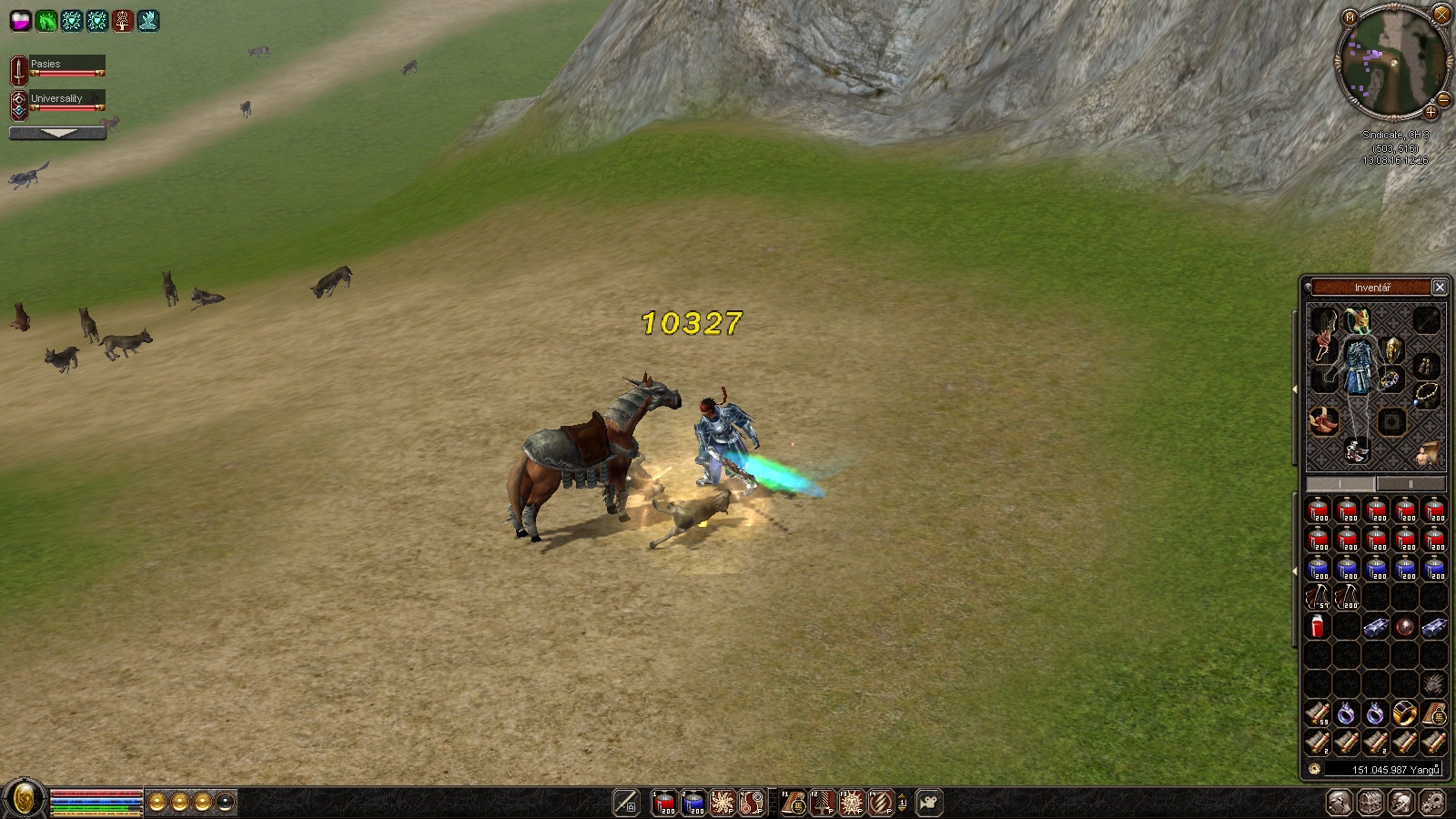This screenshot has width=1456, height=819.
Task: Activate the F1 scroll skill slot
Action: click(x=794, y=803)
